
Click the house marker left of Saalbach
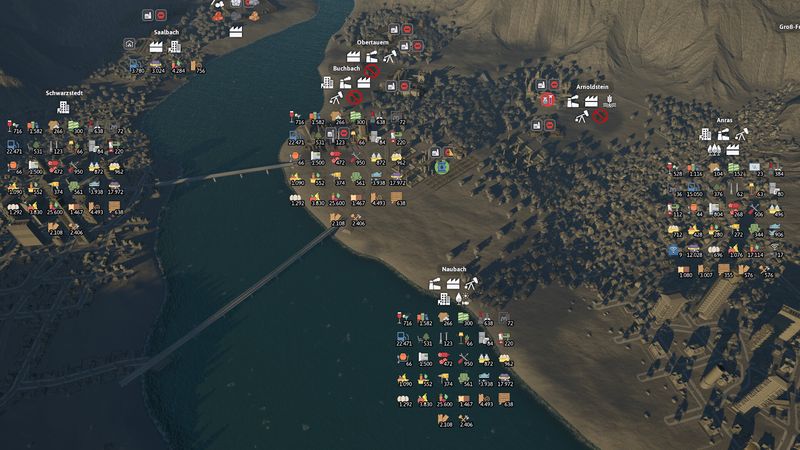129,44
